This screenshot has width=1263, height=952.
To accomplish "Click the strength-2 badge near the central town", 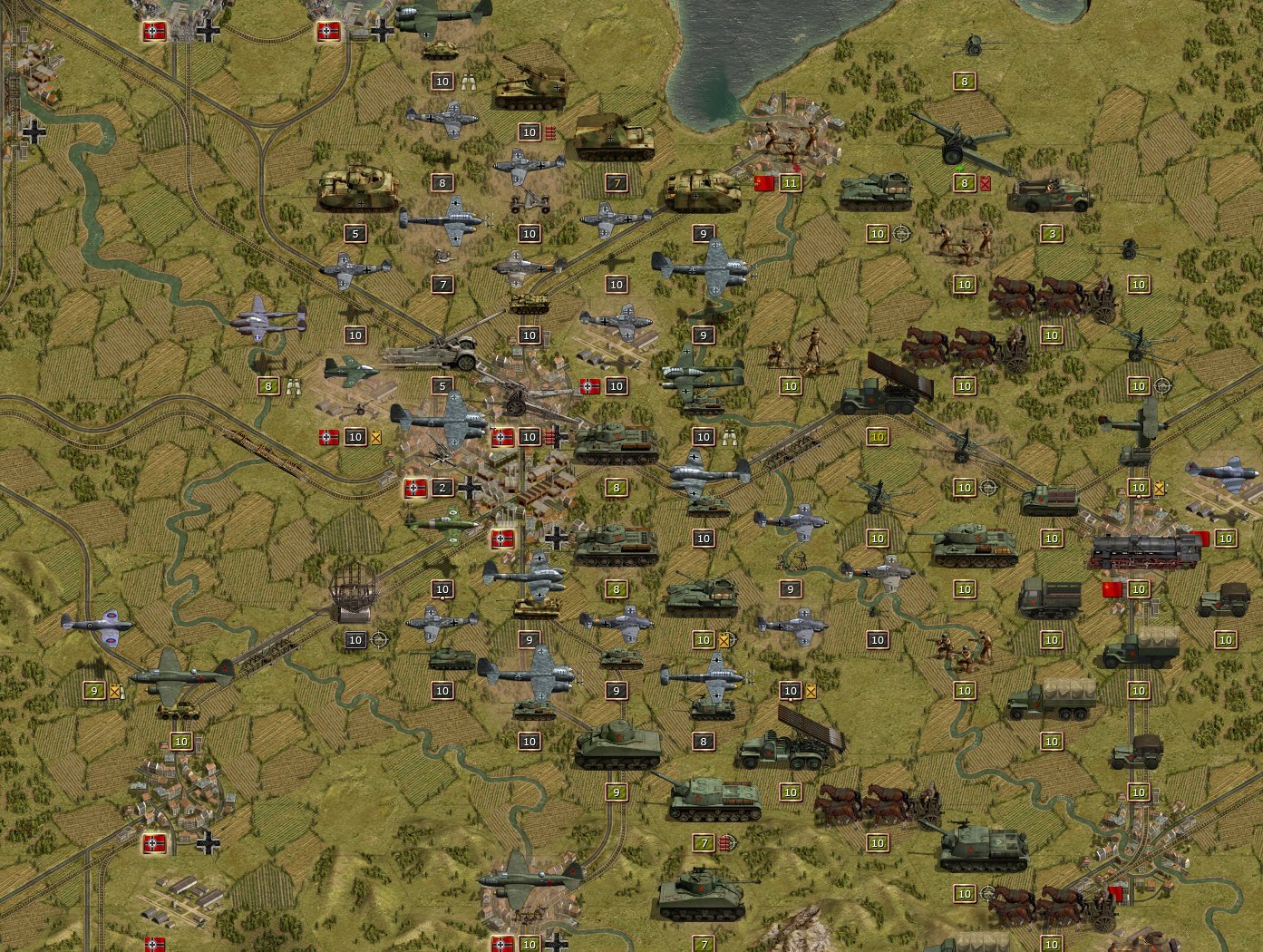I will tap(441, 487).
